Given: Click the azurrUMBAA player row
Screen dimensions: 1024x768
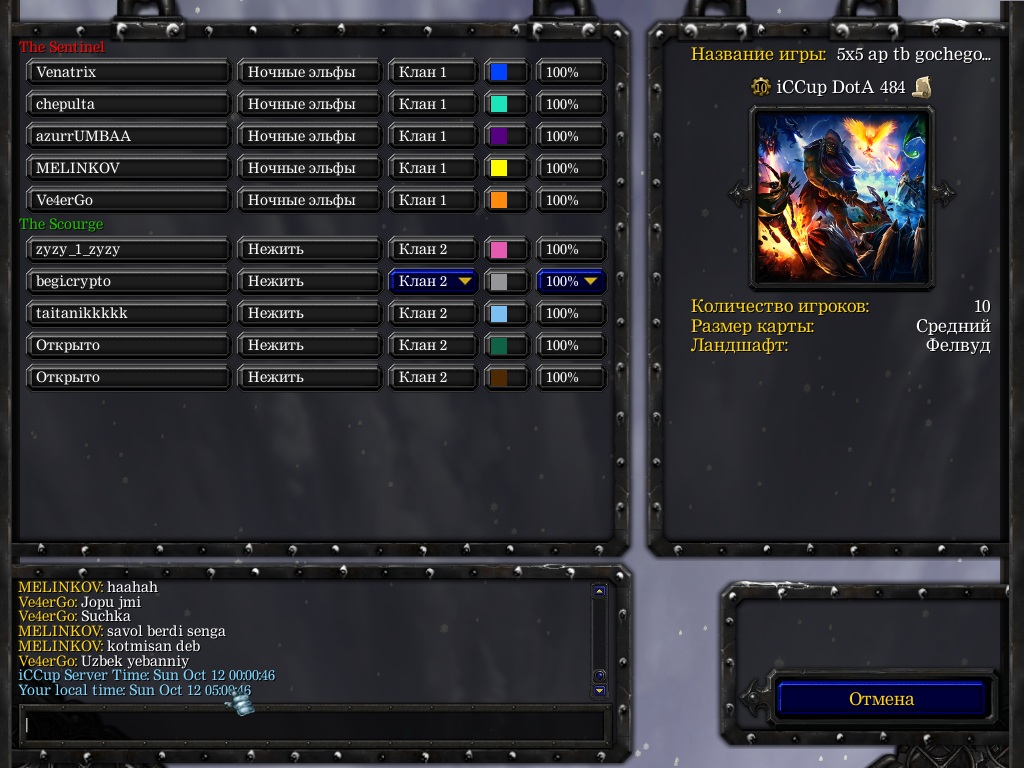Looking at the screenshot, I should tap(128, 136).
